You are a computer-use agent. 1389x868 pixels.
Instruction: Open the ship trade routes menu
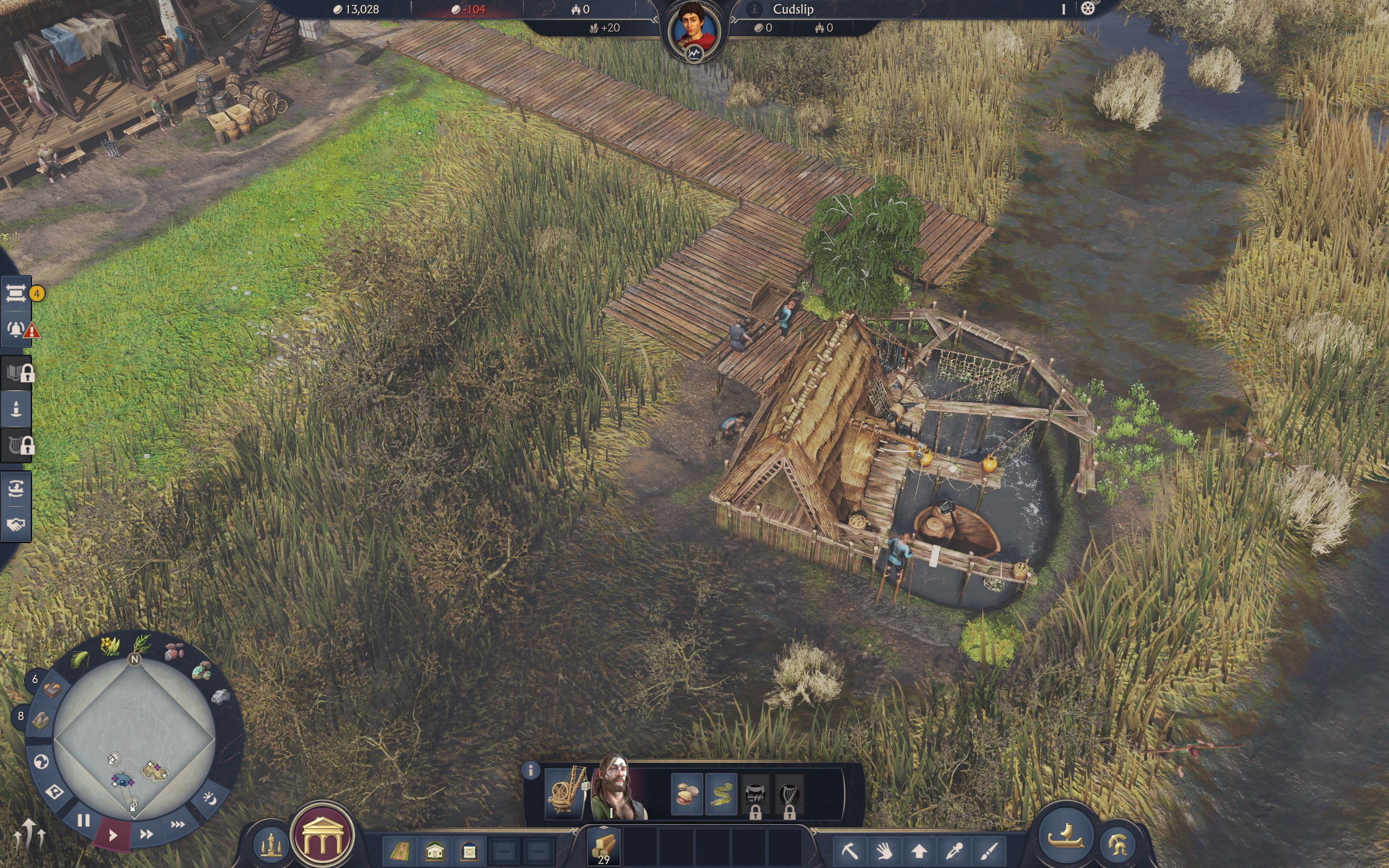[16, 489]
